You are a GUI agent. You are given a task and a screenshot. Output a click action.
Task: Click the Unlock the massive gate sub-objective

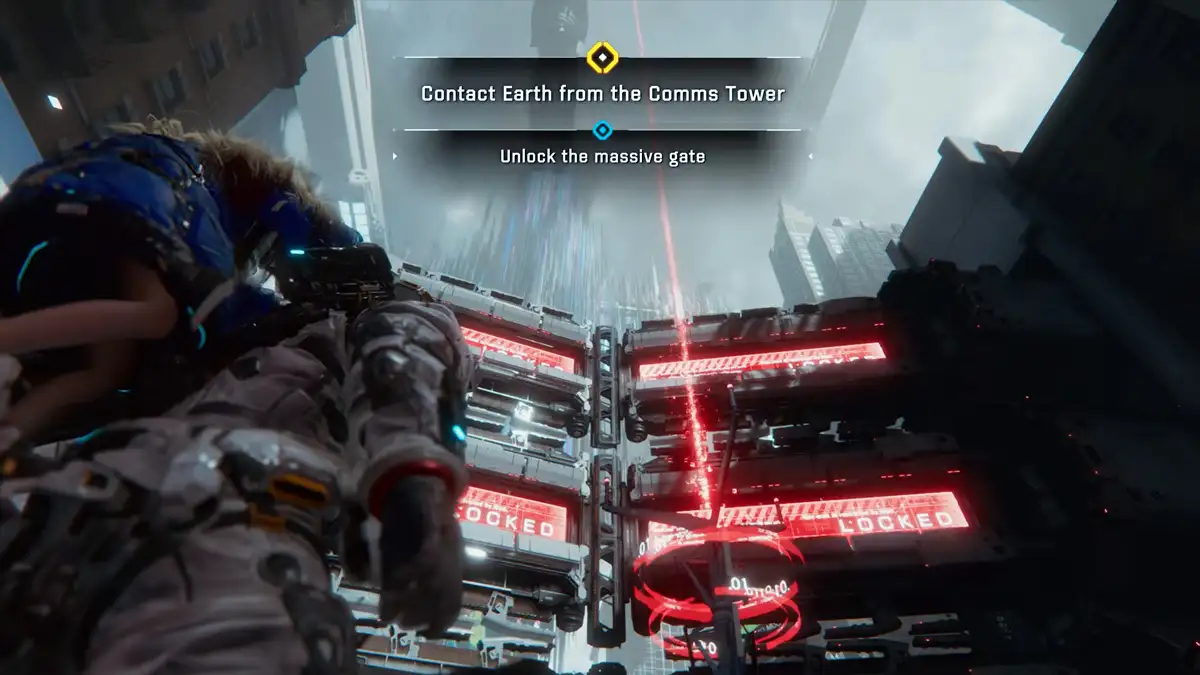(x=602, y=156)
